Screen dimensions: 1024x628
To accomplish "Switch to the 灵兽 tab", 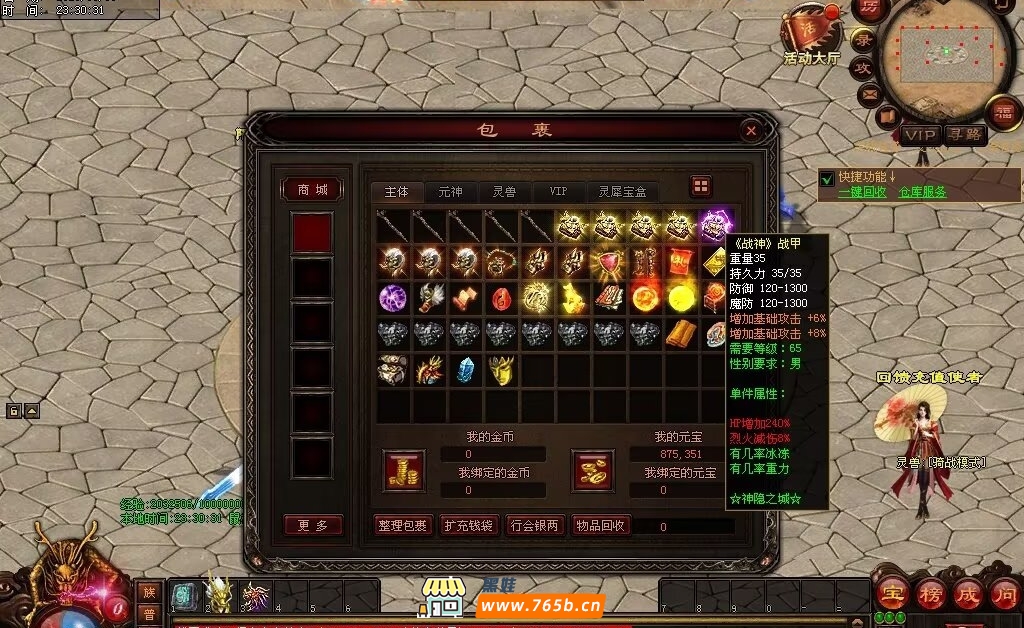I will pyautogui.click(x=504, y=191).
